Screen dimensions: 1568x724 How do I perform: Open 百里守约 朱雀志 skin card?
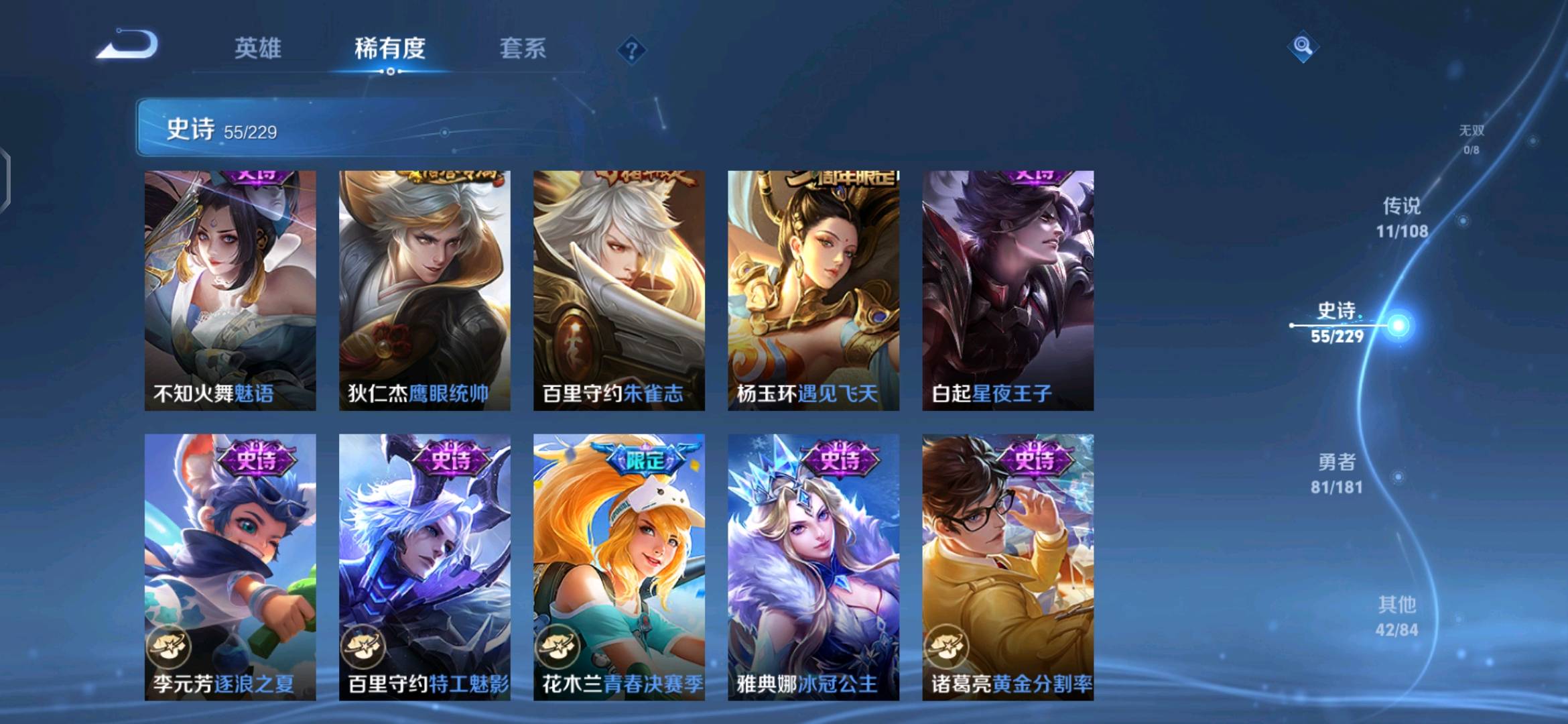coord(618,290)
